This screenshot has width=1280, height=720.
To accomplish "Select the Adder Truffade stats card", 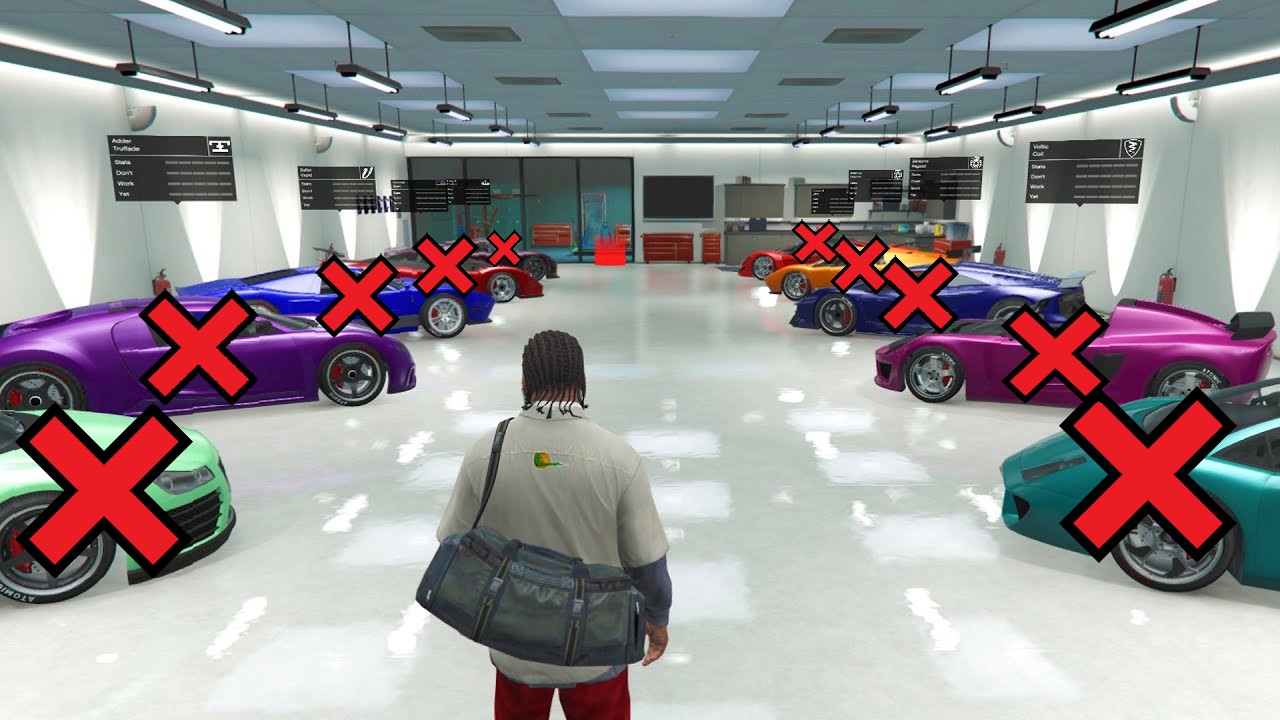I will coord(171,168).
